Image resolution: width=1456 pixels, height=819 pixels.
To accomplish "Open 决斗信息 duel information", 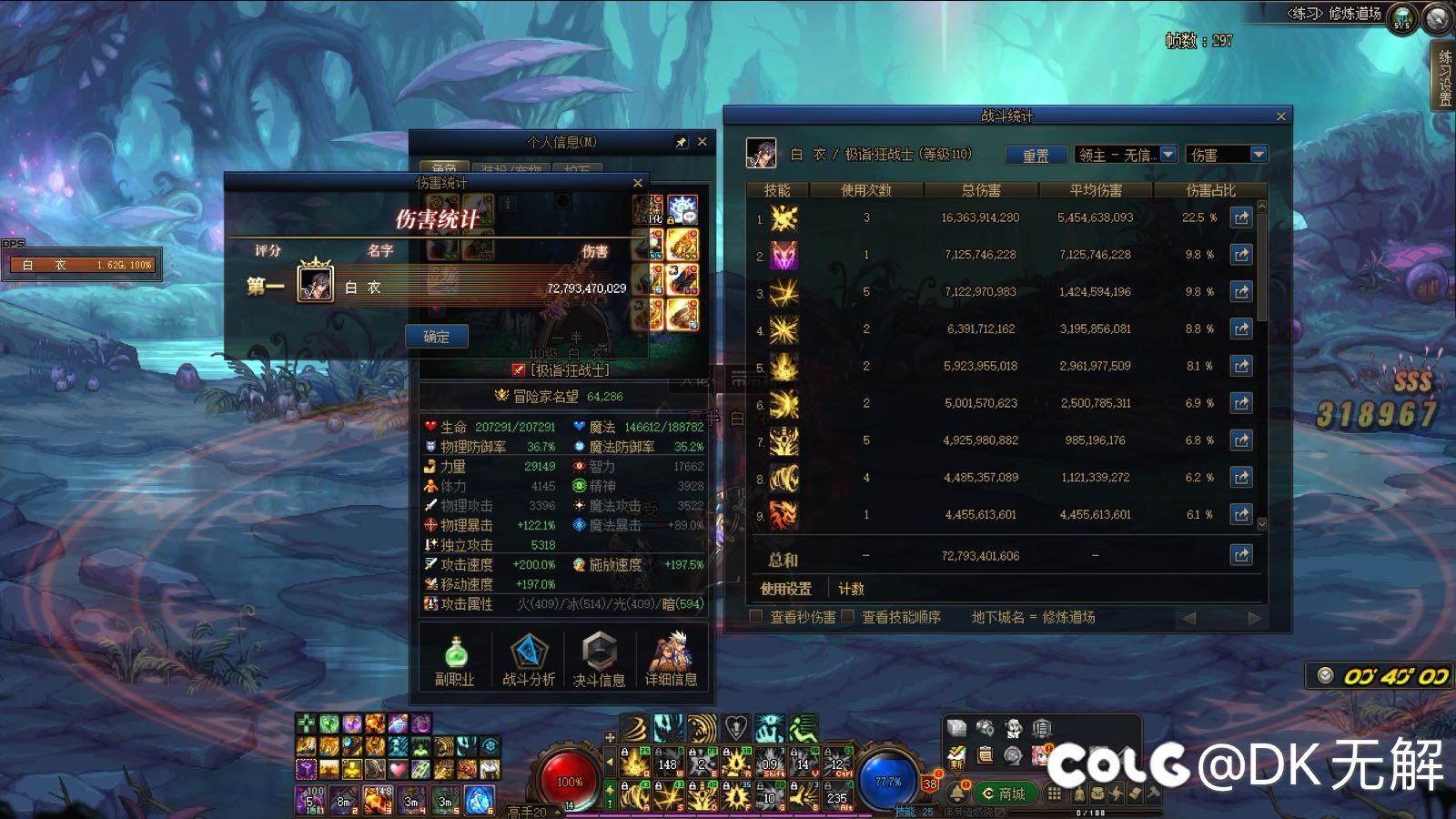I will click(599, 660).
